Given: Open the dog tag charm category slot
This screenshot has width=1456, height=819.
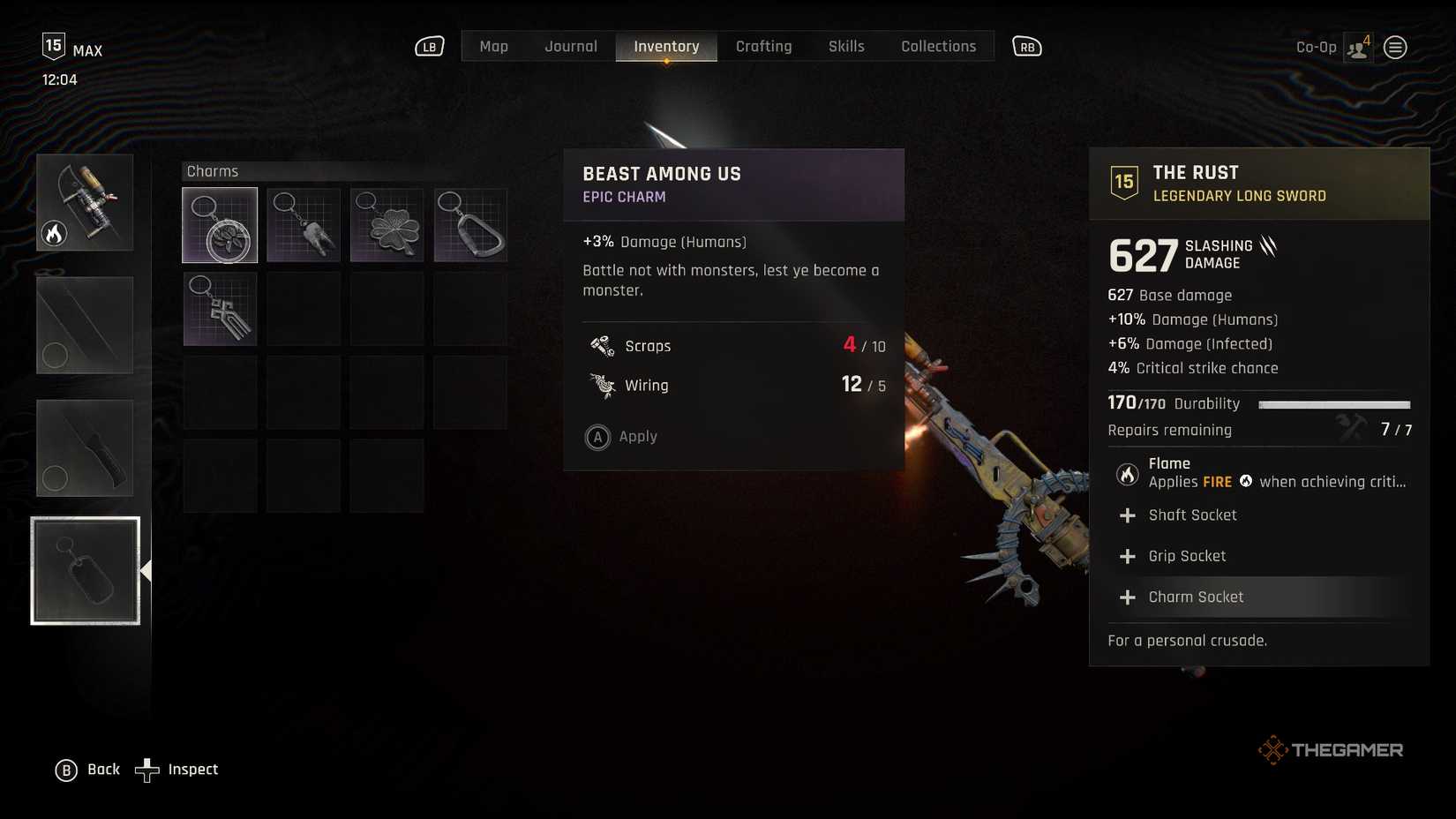Looking at the screenshot, I should point(86,571).
